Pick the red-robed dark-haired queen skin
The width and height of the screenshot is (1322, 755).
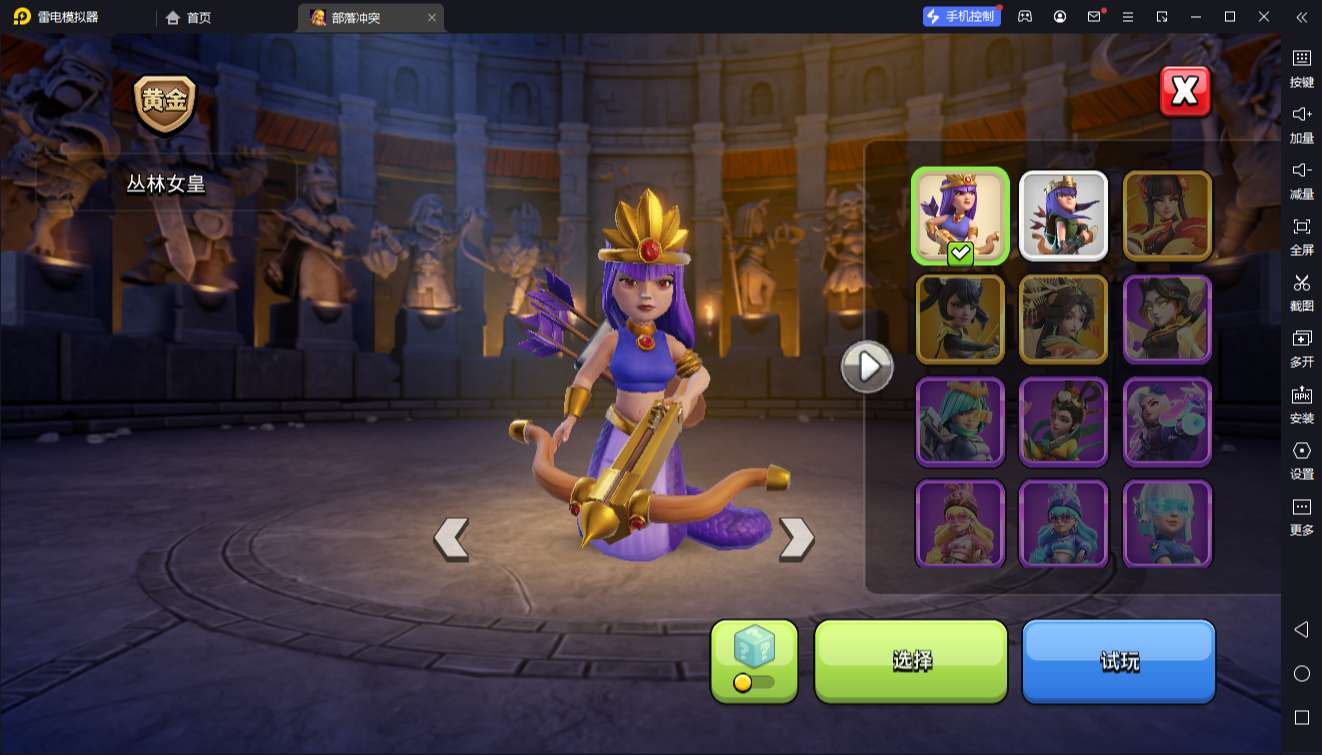coord(1167,215)
